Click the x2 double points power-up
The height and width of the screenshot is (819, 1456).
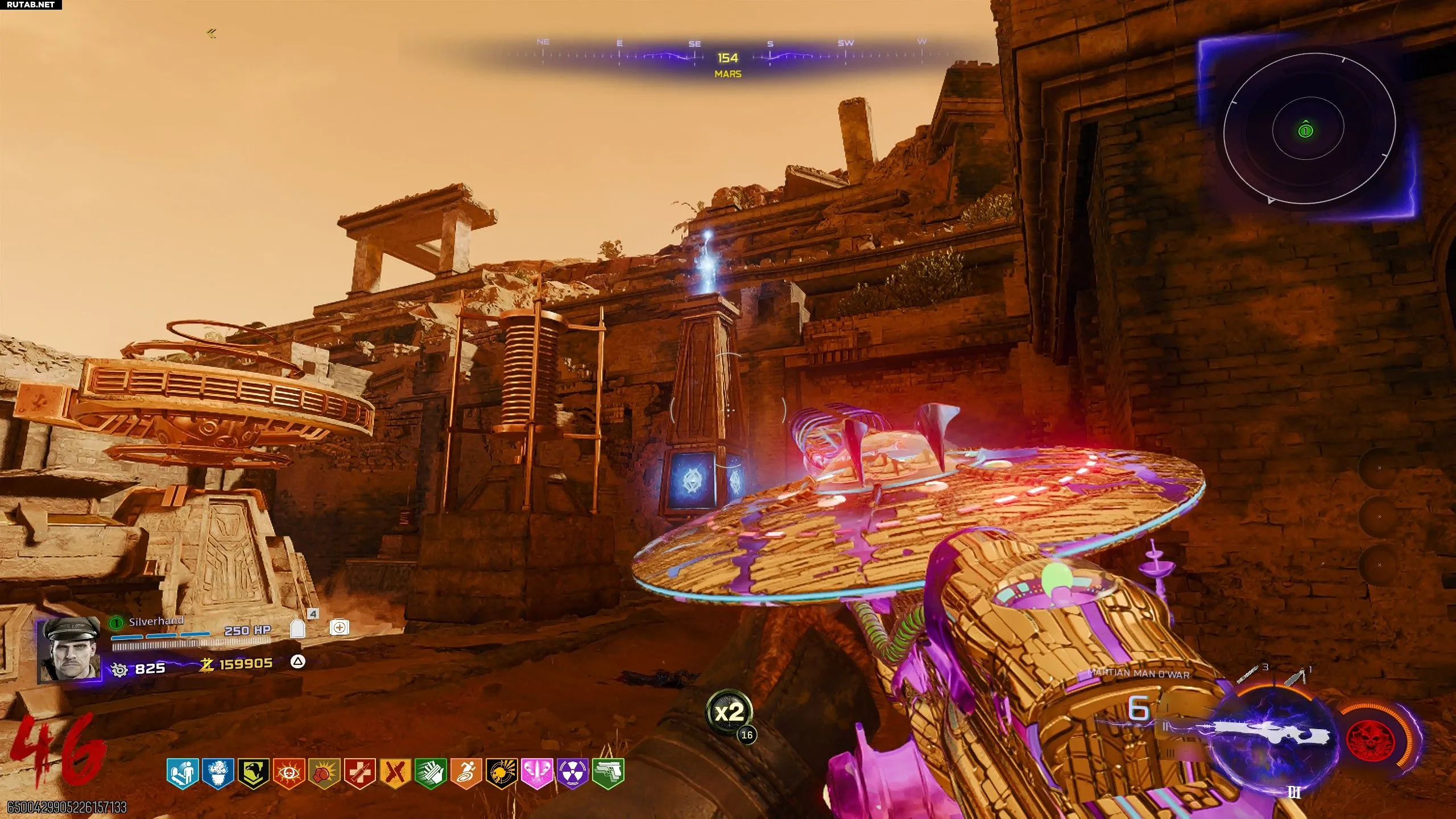[729, 712]
